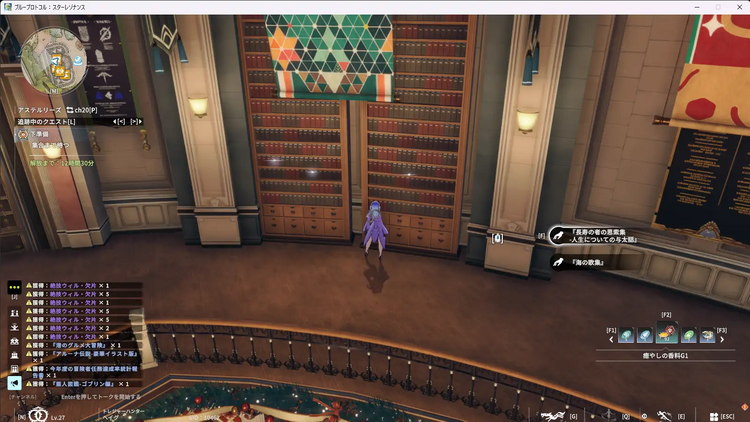Close the game window
Viewport: 750px width, 422px height.
pyautogui.click(x=738, y=7)
